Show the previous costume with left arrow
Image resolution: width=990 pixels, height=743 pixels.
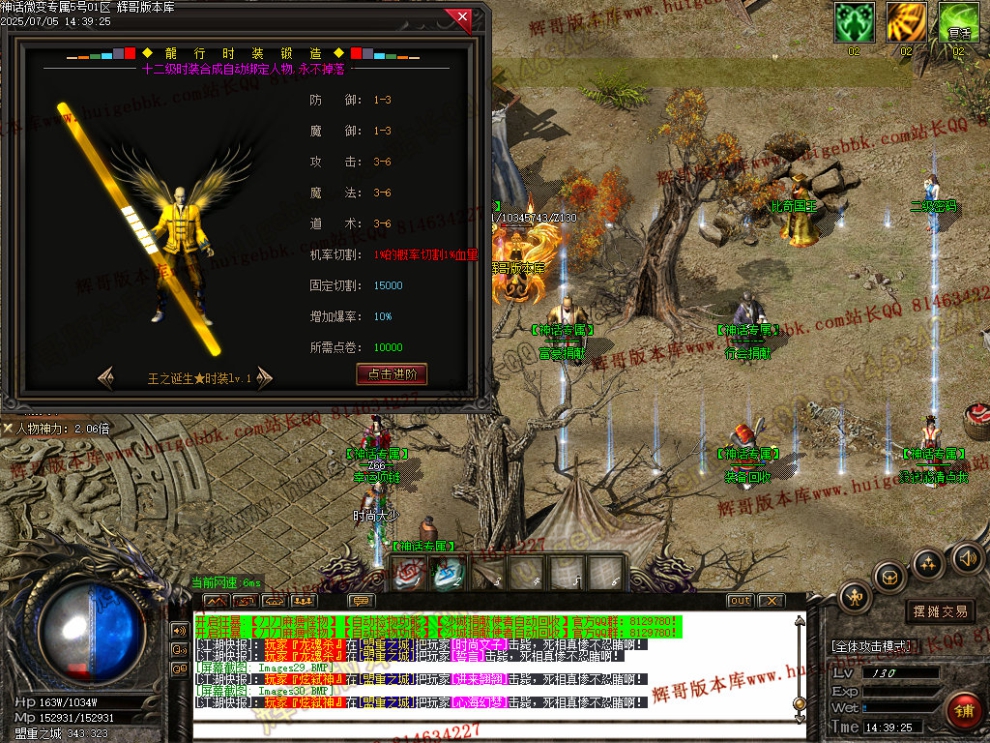tap(106, 378)
